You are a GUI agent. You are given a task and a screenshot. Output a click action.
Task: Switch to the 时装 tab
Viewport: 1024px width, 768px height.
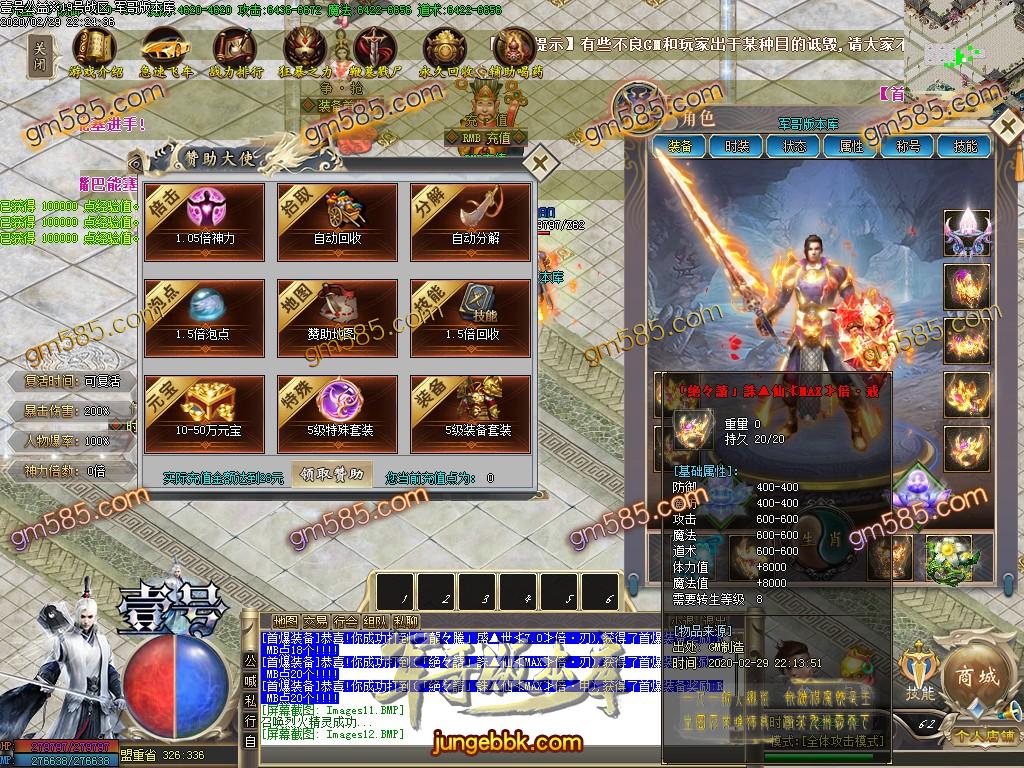[736, 146]
